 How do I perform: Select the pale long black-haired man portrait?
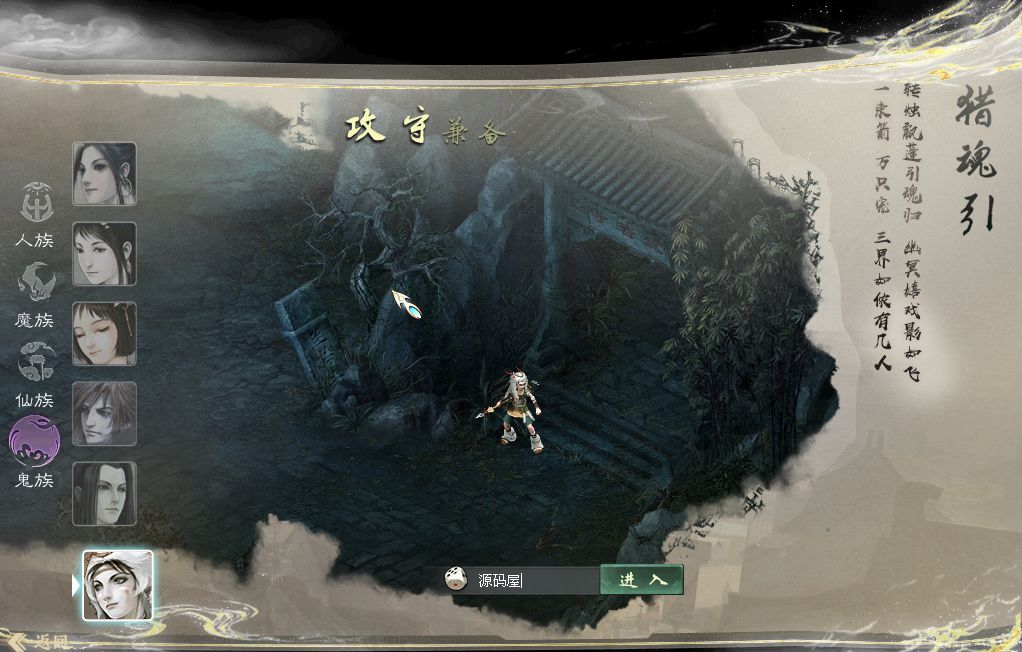pyautogui.click(x=104, y=493)
